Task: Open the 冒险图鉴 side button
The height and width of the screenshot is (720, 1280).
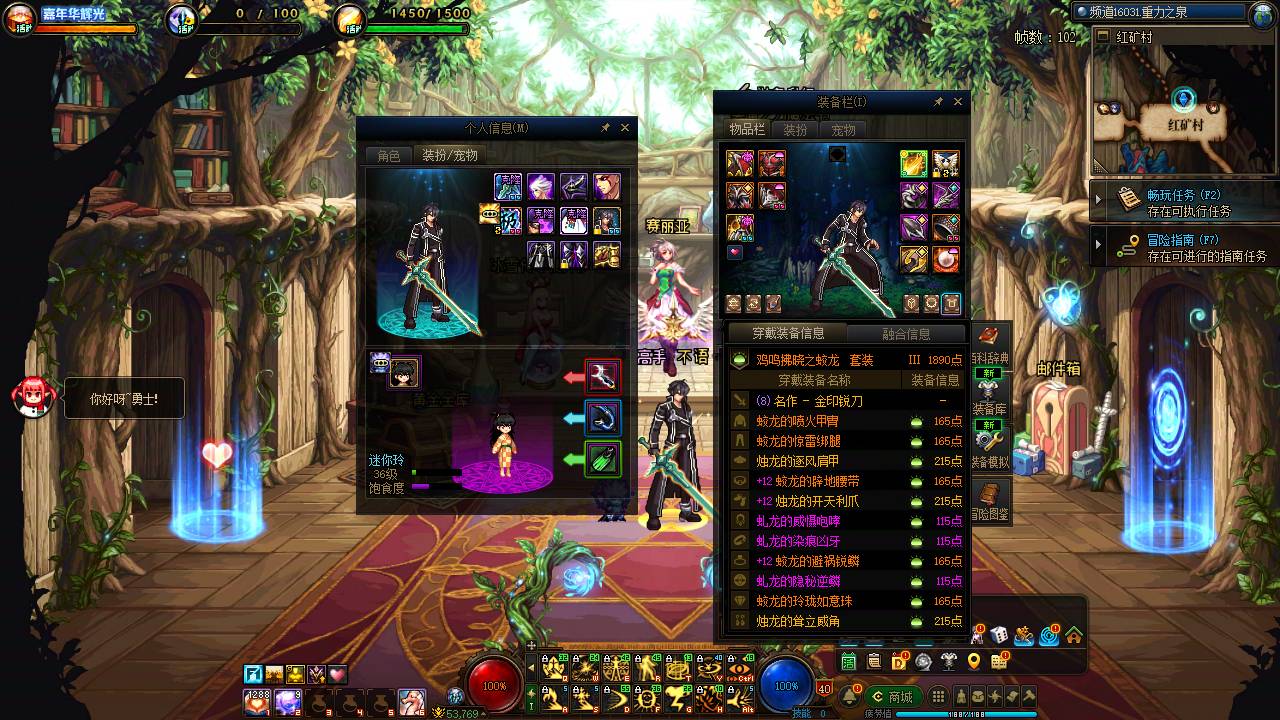Action: [990, 500]
